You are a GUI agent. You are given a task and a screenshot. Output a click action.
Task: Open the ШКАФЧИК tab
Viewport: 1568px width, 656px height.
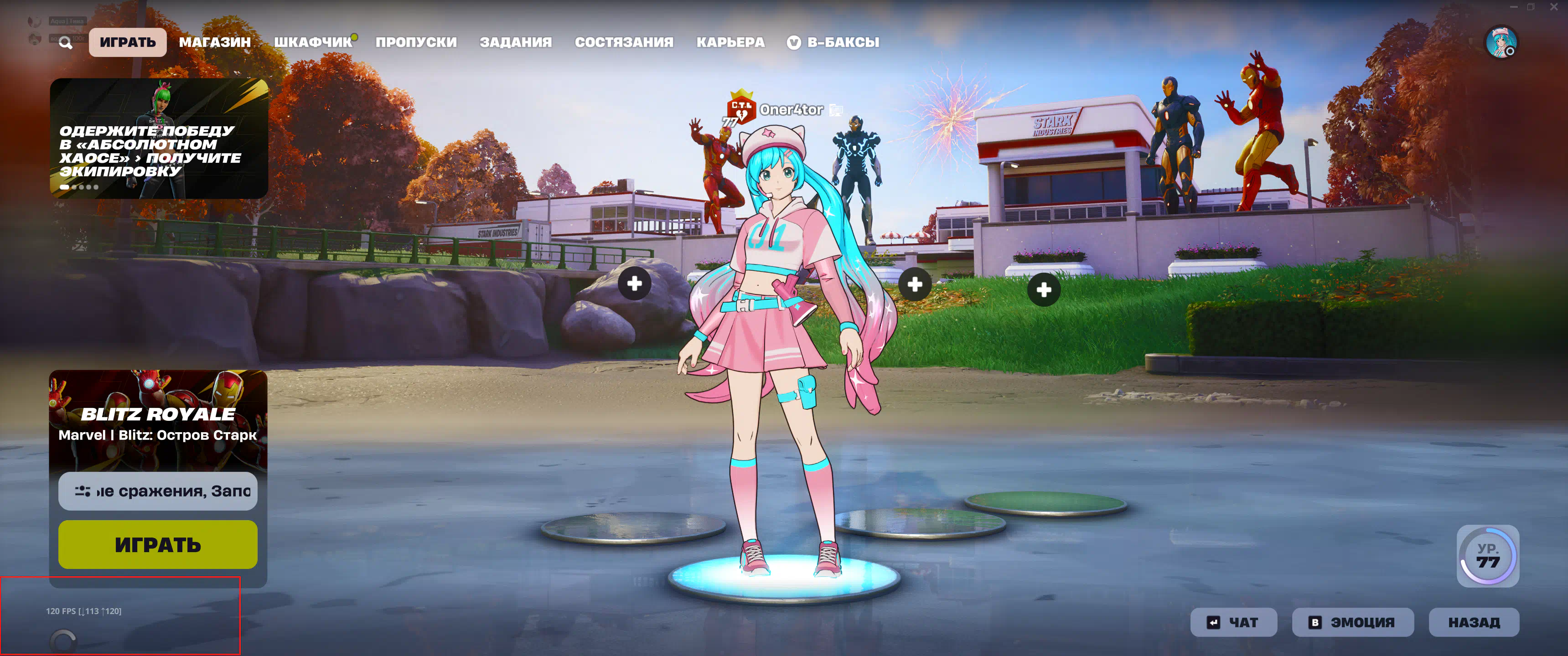coord(313,42)
